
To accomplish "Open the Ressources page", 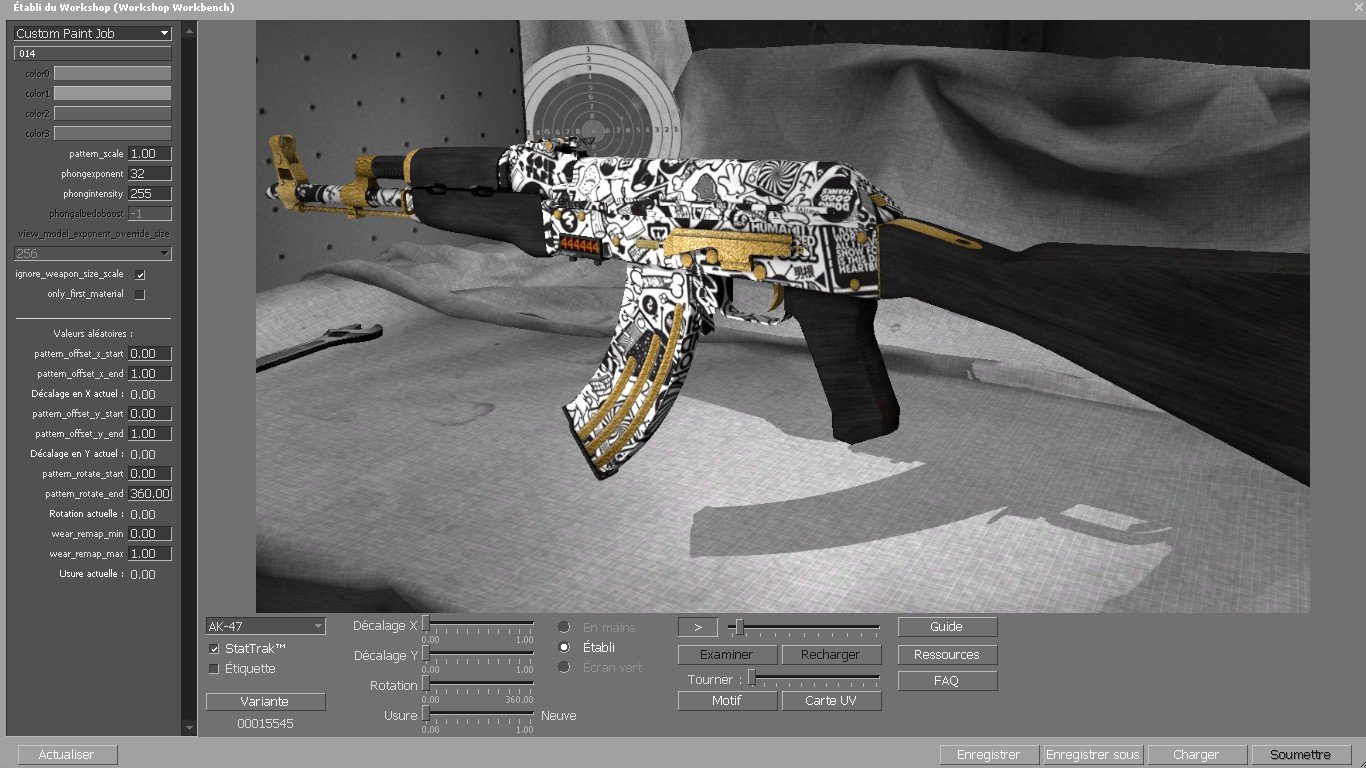I will pos(946,655).
